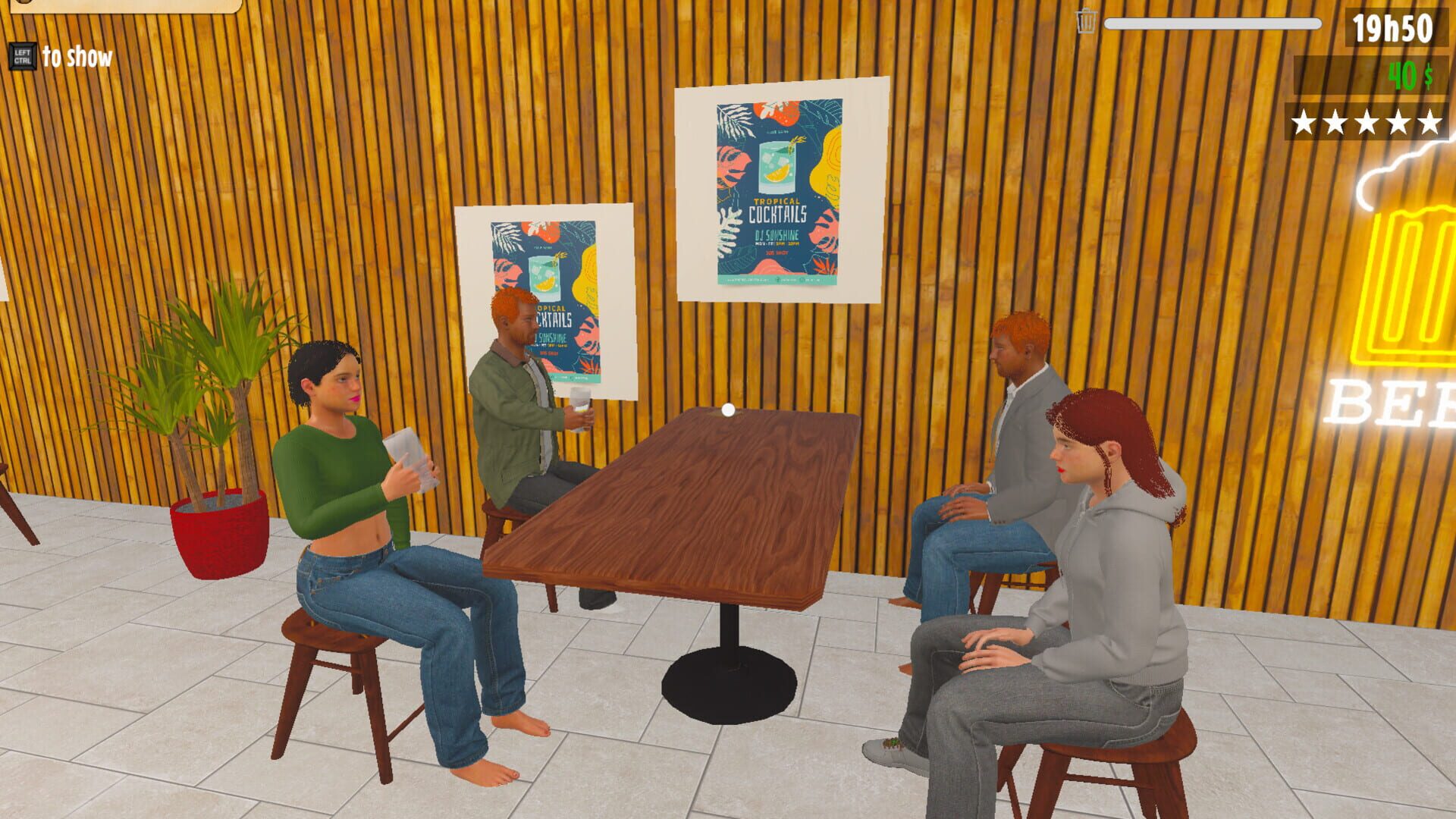The height and width of the screenshot is (819, 1456).
Task: Click the notice board at the top left
Action: tap(121, 6)
